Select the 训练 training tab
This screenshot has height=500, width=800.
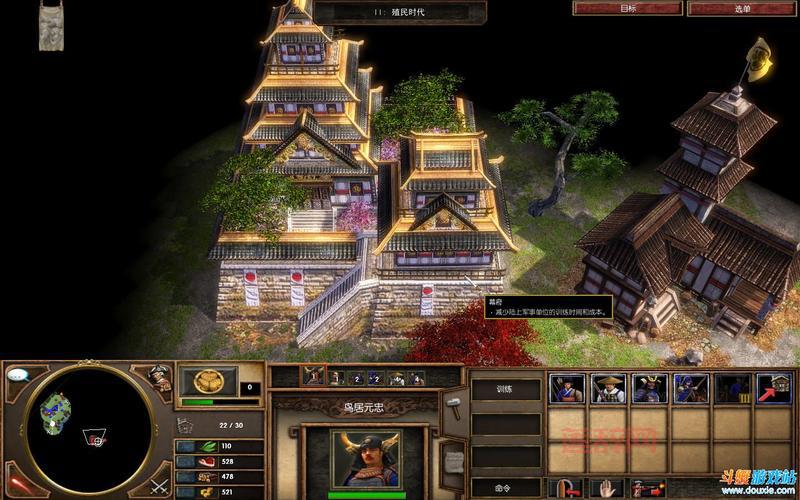click(506, 389)
